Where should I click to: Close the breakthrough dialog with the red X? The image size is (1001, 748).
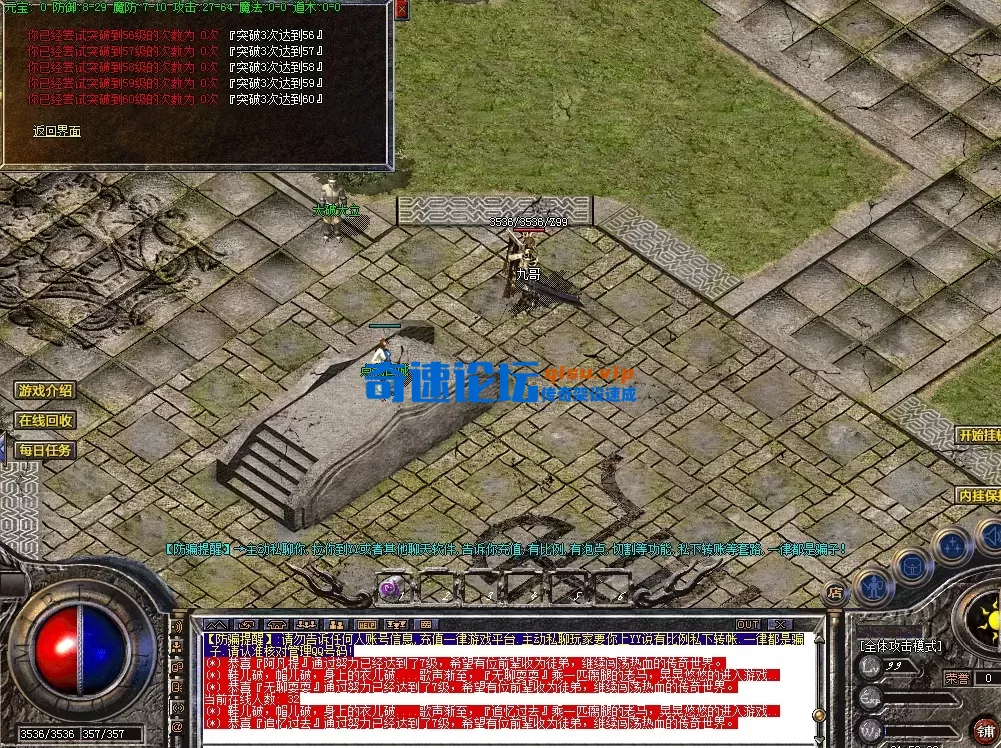coord(402,9)
